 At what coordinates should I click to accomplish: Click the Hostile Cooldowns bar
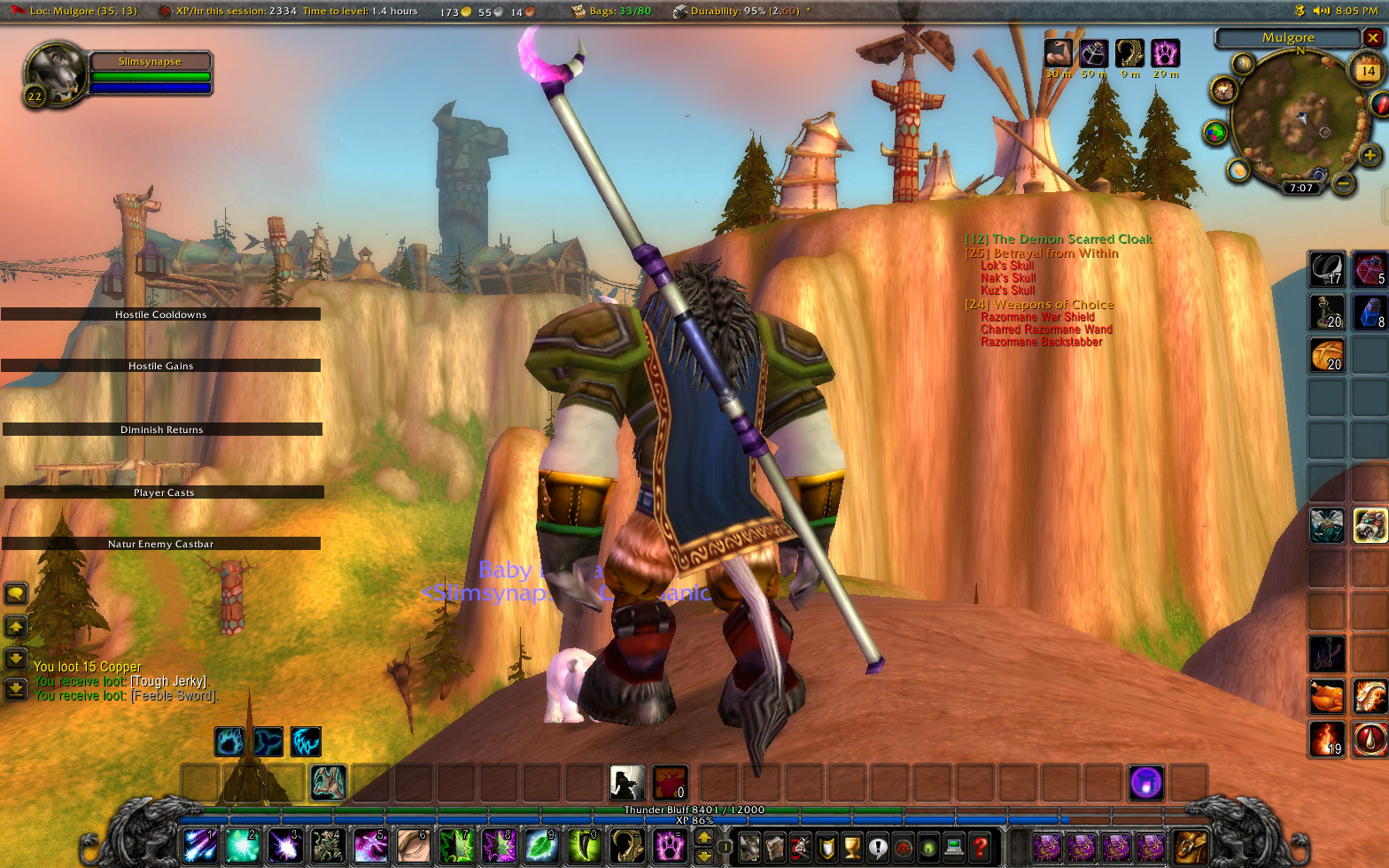pos(160,314)
